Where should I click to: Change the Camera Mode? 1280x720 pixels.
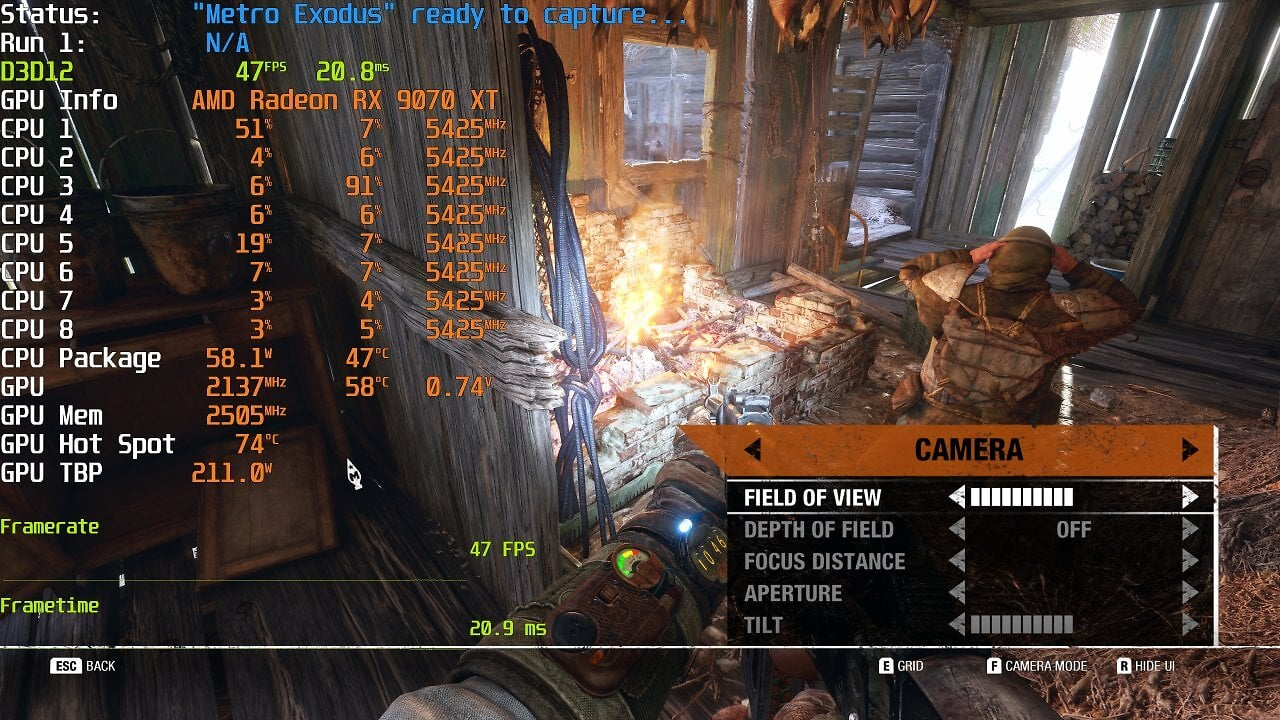tap(1036, 666)
